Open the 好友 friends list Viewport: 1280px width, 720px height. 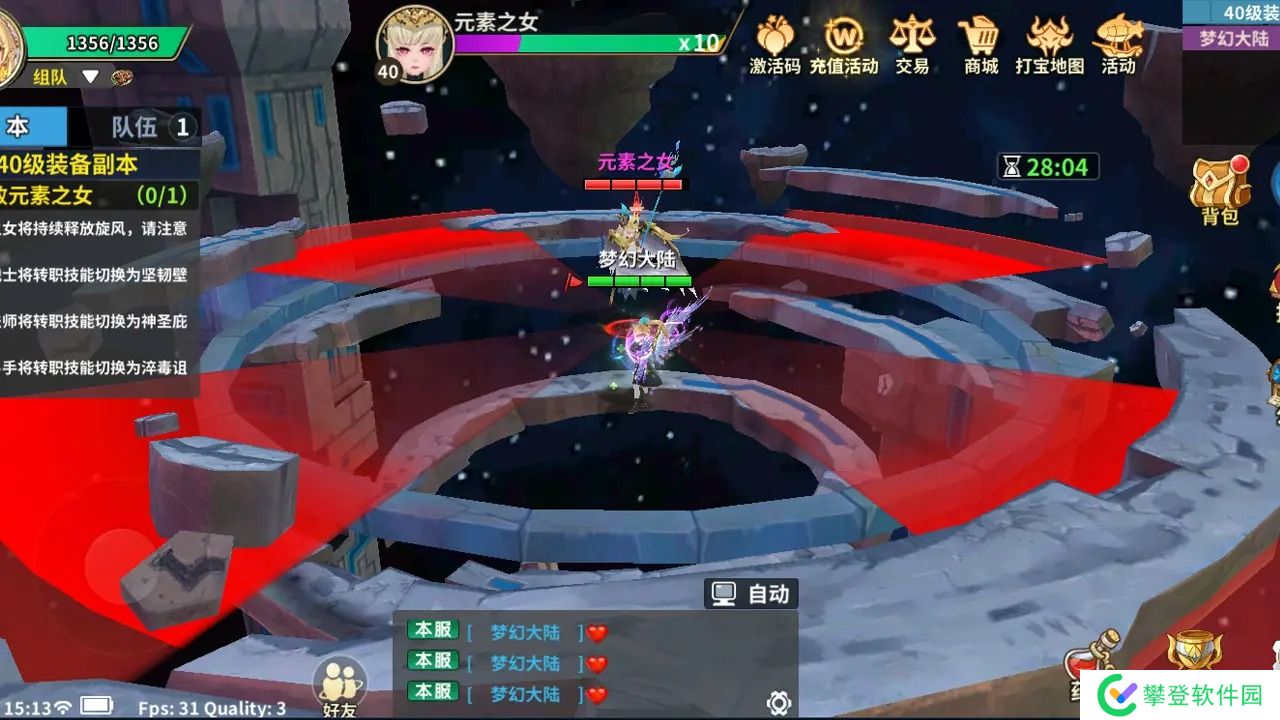pos(339,688)
